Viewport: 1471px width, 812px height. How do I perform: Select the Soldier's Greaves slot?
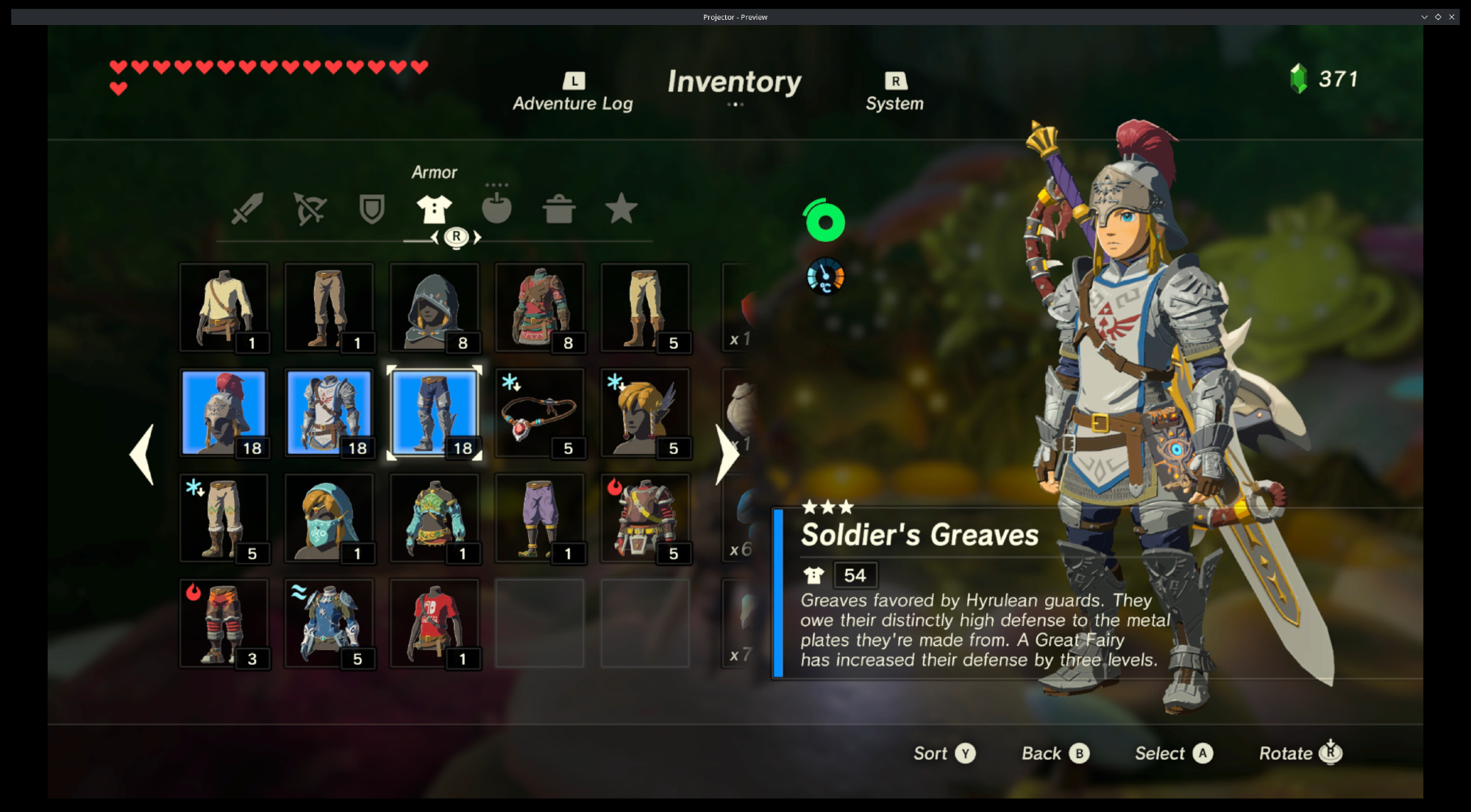click(434, 413)
